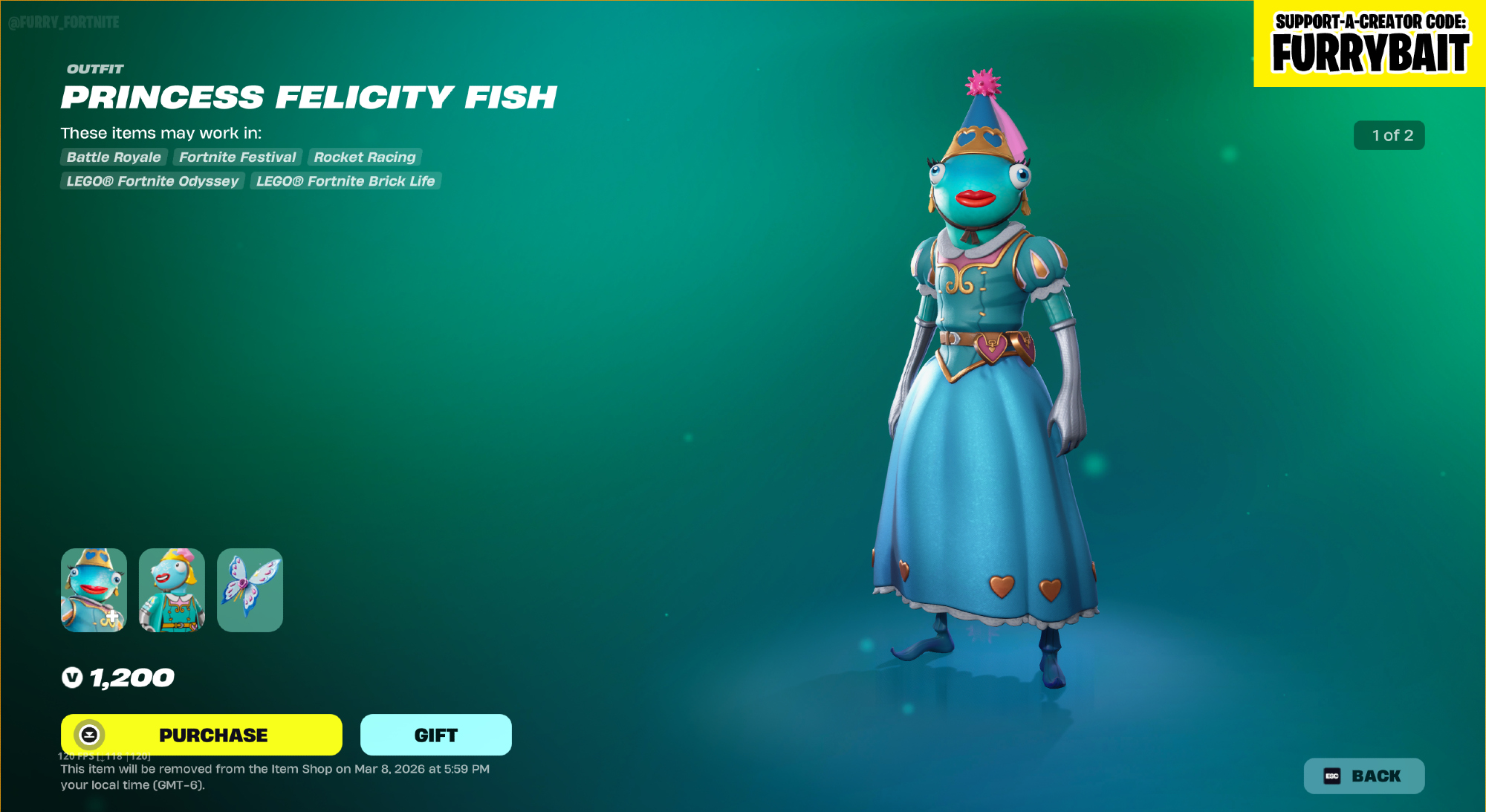
Task: Gift this outfit to a friend
Action: coord(435,735)
